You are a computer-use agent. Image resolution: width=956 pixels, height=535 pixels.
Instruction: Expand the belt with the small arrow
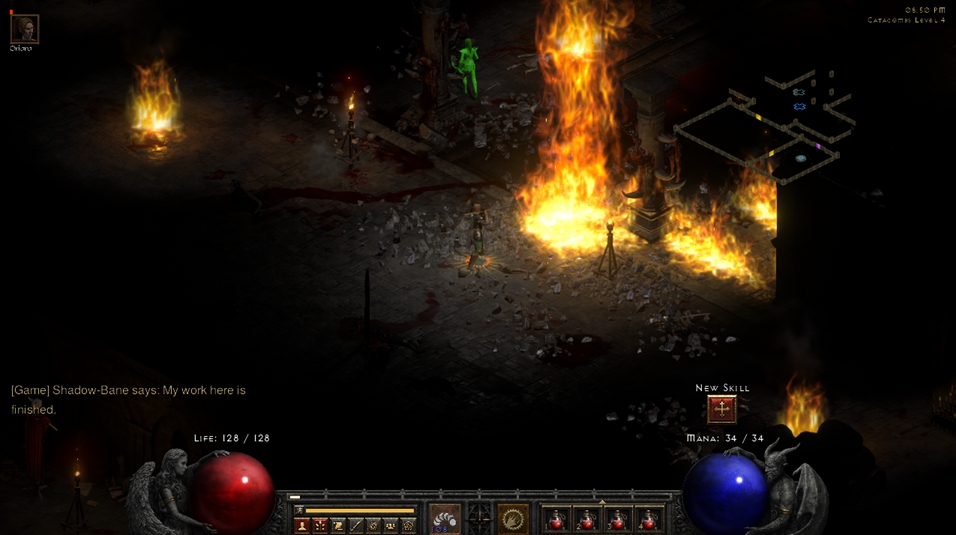[601, 502]
